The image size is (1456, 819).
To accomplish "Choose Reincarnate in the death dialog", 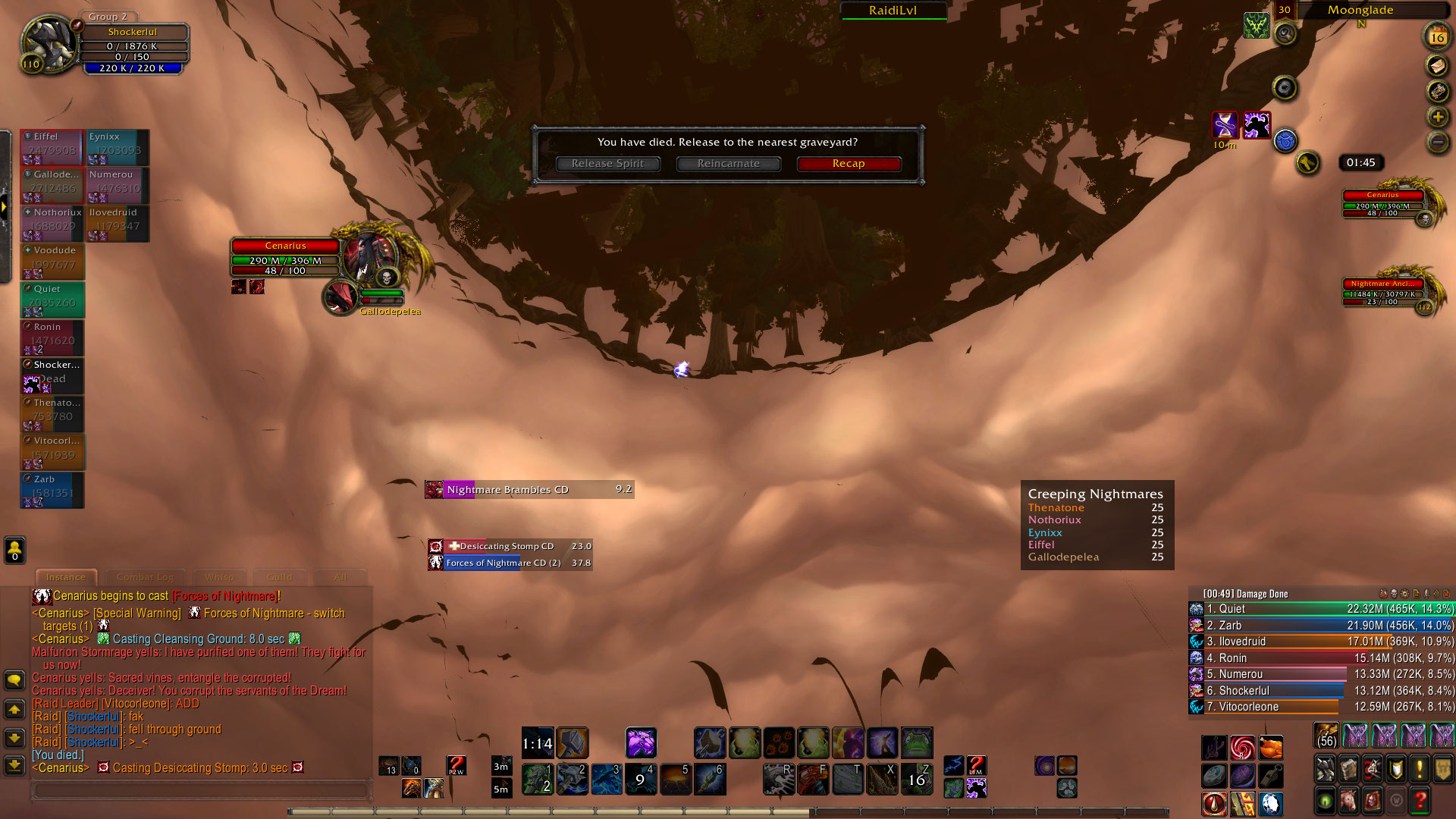I will coord(728,164).
